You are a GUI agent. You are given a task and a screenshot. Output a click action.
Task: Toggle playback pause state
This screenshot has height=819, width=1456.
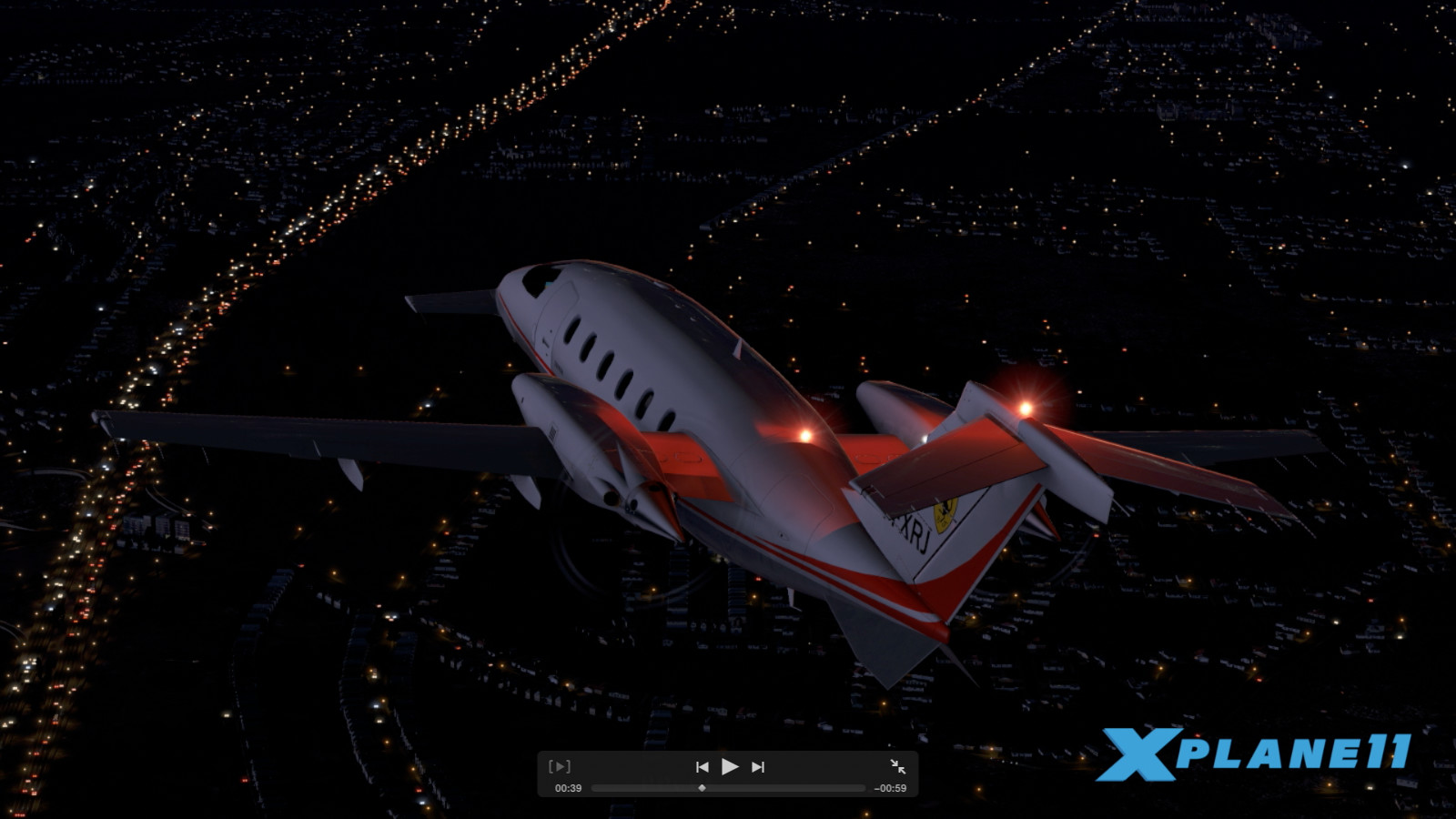point(730,766)
